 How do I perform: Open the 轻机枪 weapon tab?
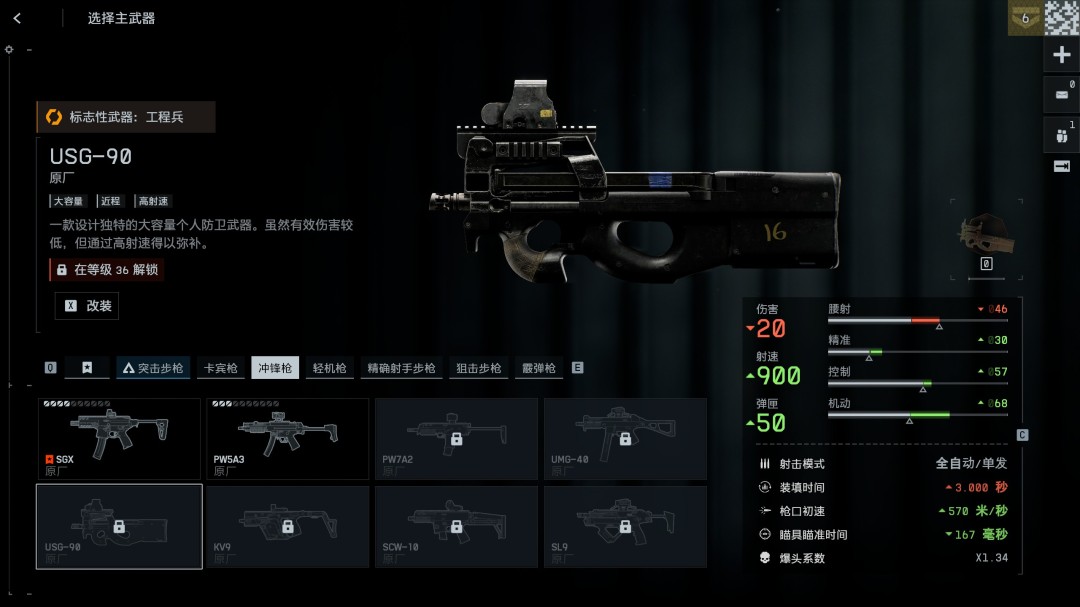[329, 368]
